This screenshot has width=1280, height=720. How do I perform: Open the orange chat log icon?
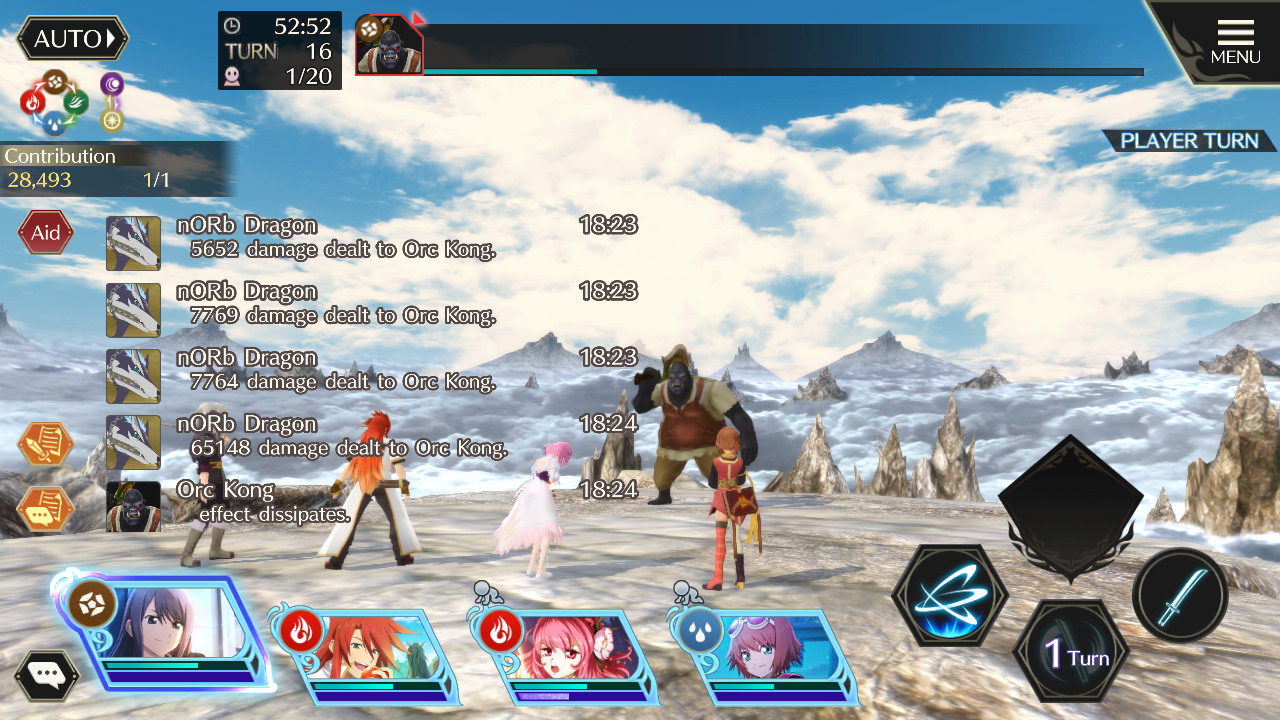tap(45, 508)
